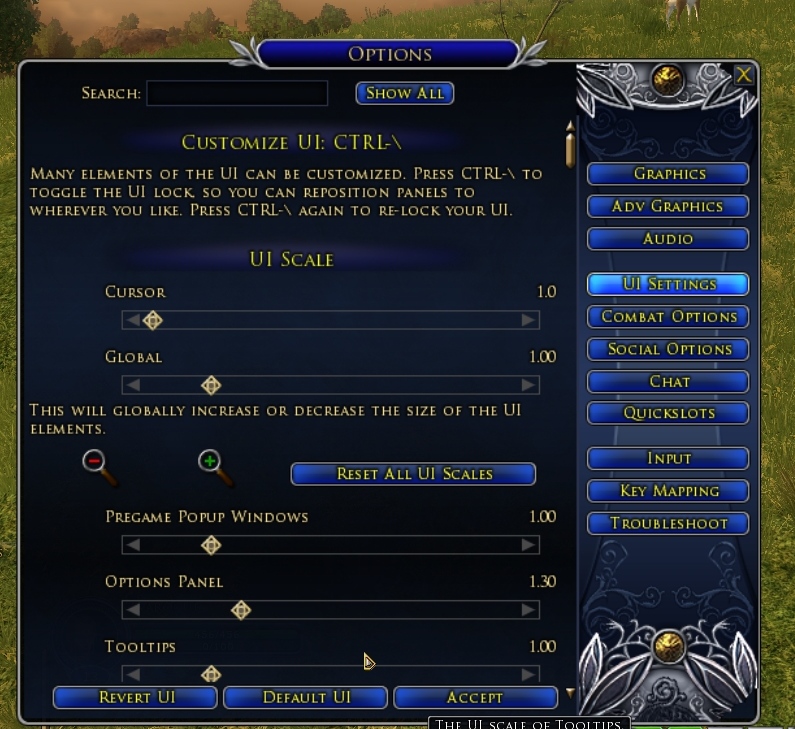Revert UI changes

(135, 697)
